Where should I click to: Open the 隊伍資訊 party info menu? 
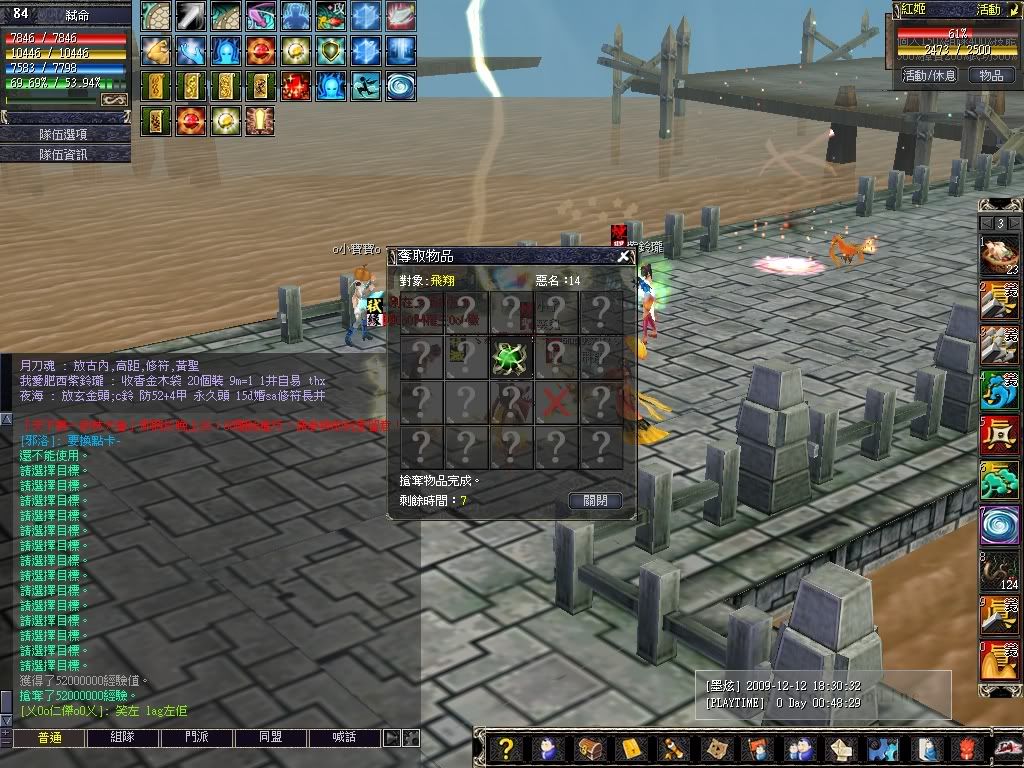65,154
